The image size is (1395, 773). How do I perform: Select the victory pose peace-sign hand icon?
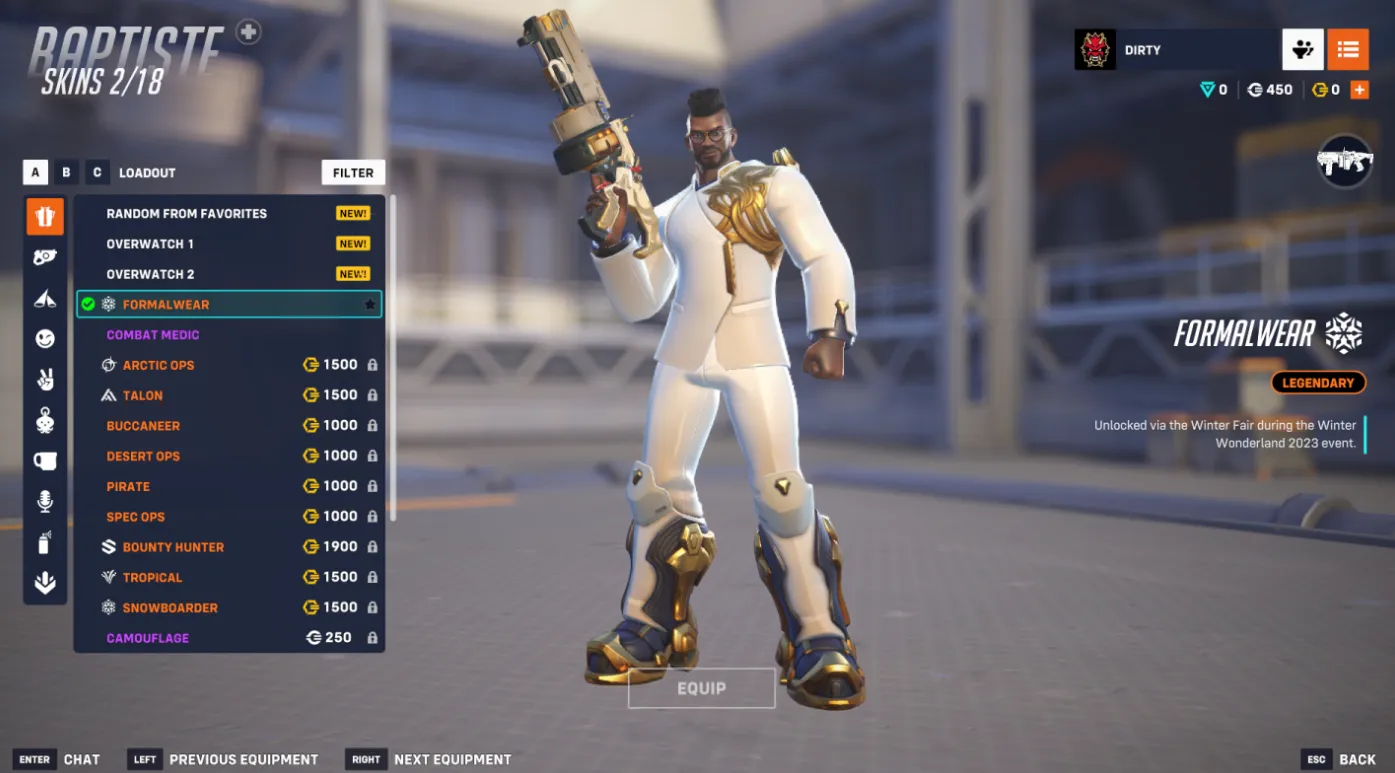44,379
